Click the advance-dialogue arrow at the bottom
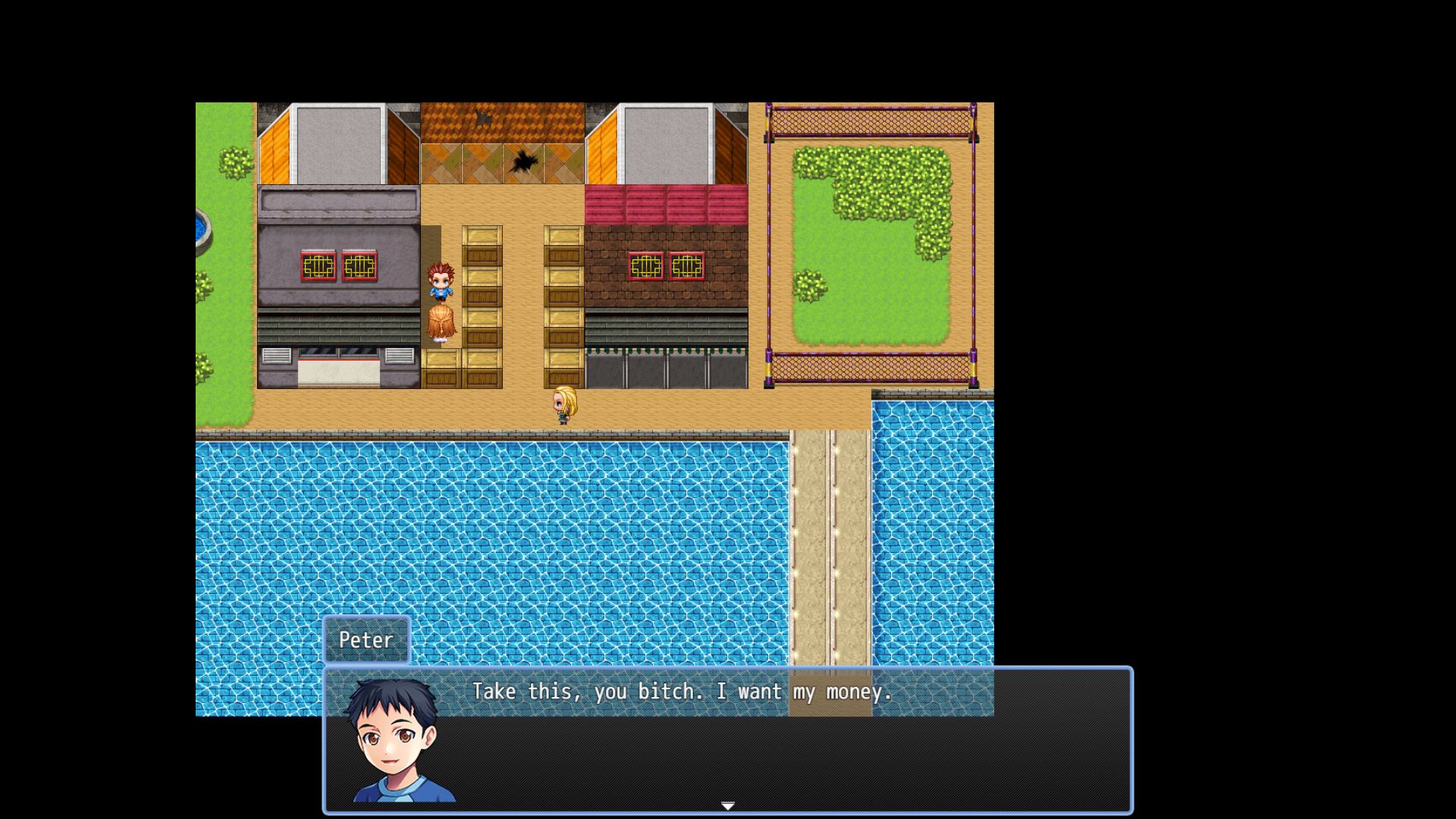 tap(727, 806)
